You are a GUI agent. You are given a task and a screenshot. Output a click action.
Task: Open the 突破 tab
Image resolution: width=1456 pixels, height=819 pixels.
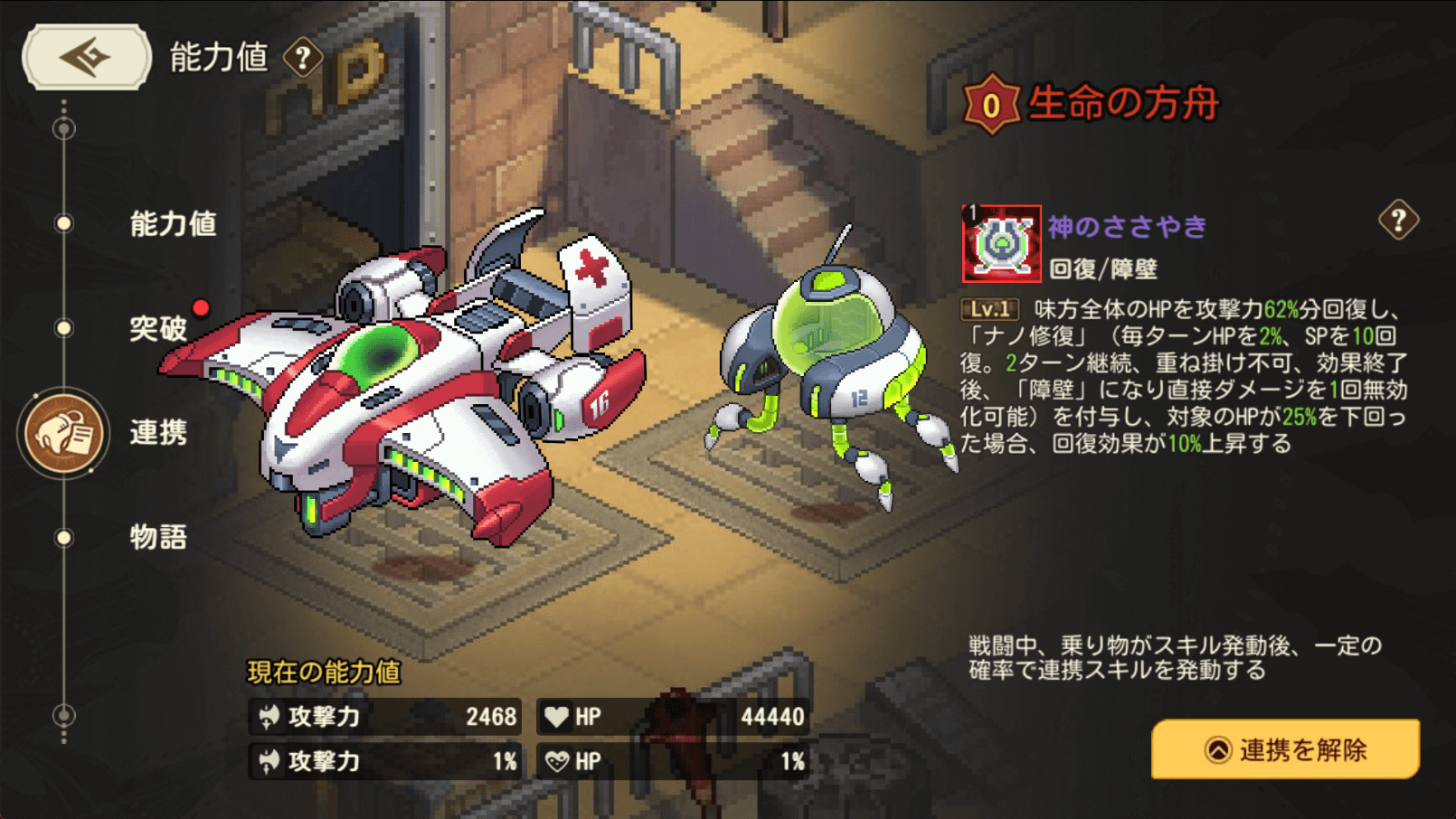(x=158, y=328)
